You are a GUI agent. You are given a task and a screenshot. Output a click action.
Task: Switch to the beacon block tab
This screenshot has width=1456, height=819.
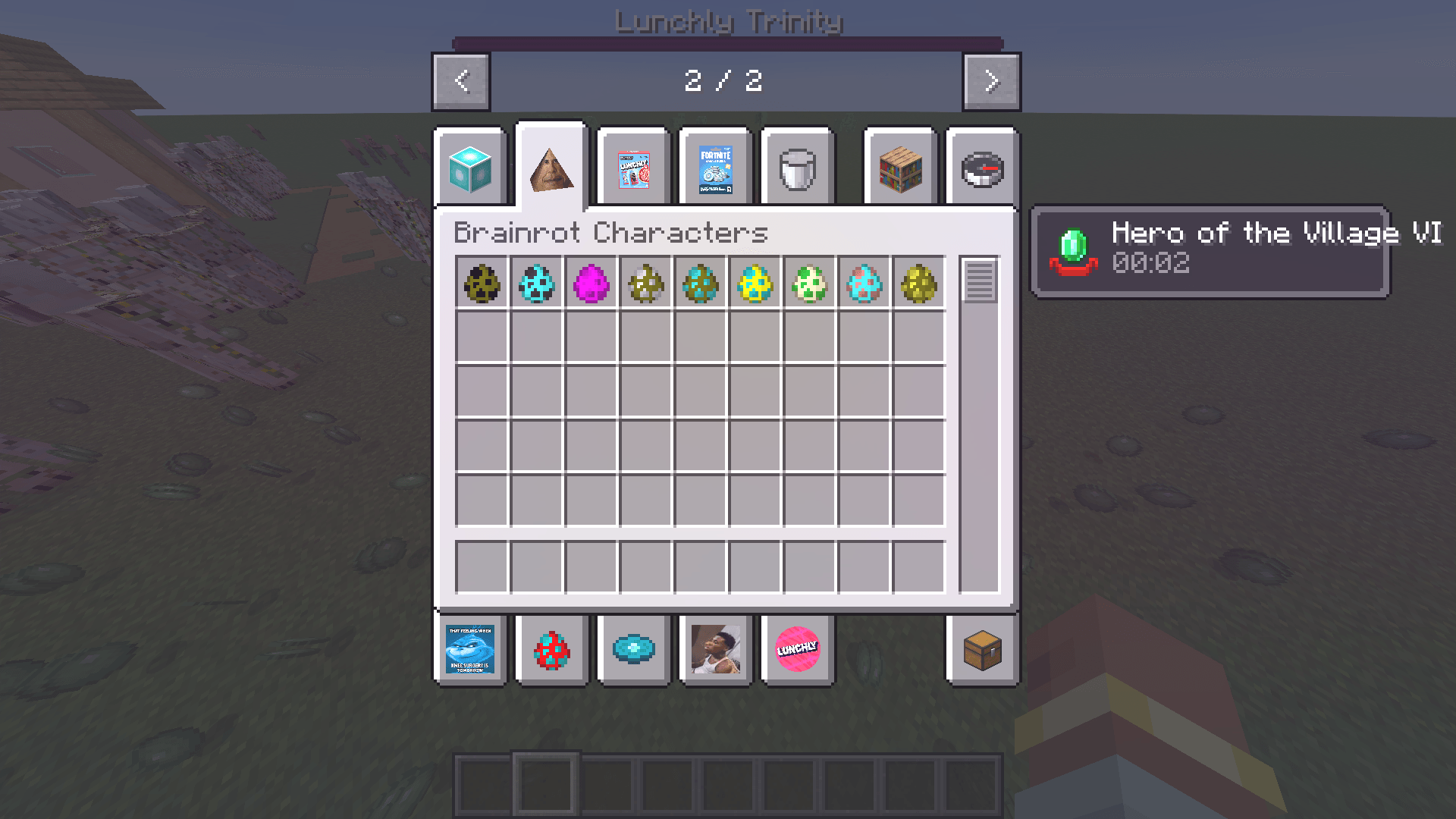coord(470,167)
